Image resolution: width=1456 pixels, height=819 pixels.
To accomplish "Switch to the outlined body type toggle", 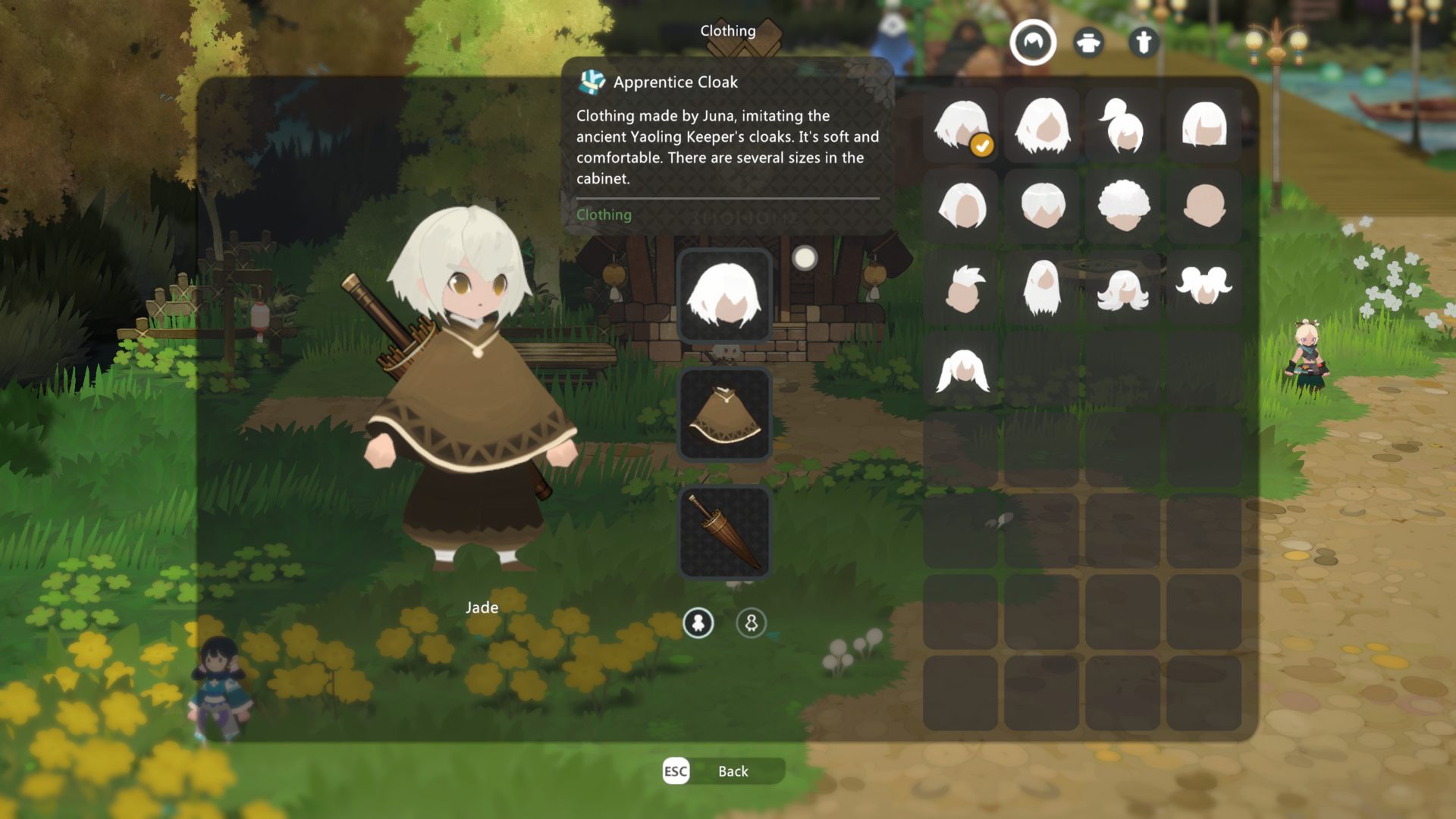I will click(751, 623).
